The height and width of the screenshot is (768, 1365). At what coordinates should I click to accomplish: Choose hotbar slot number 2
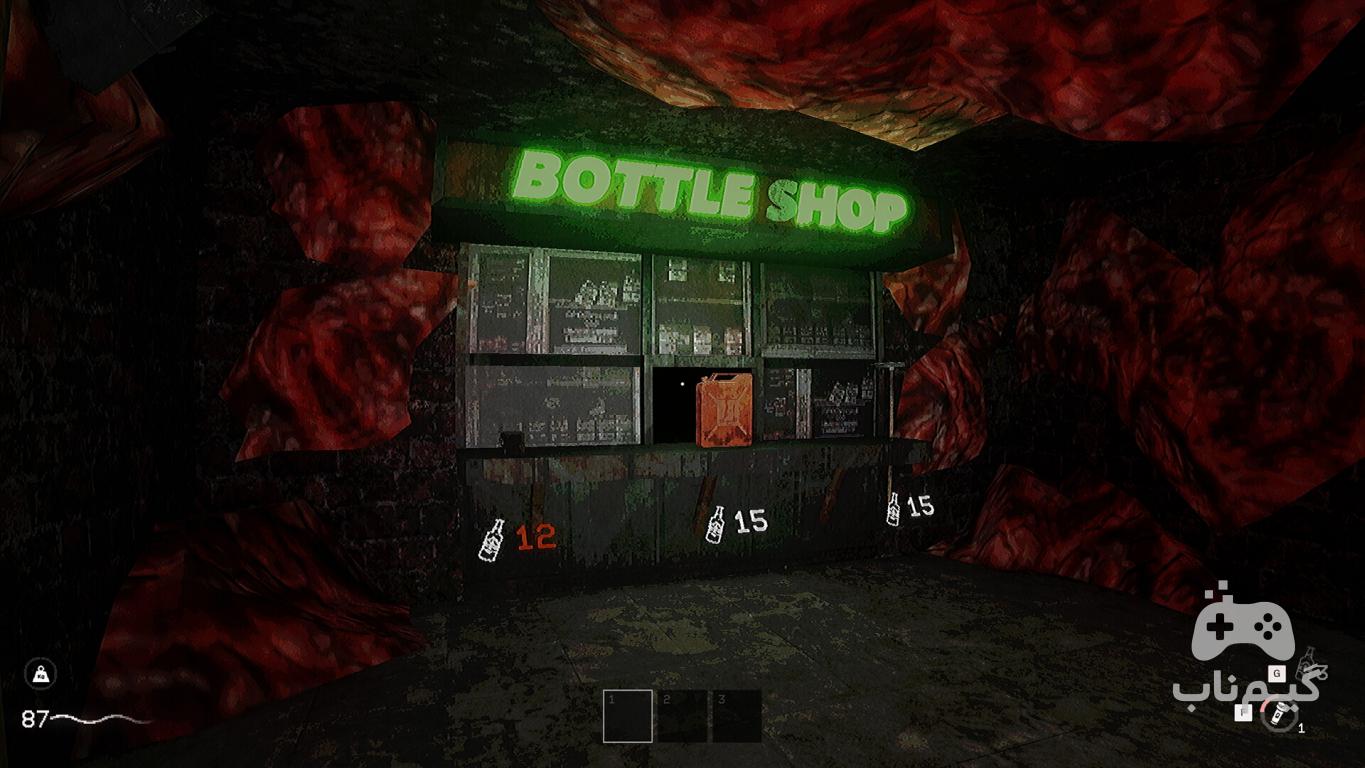682,716
